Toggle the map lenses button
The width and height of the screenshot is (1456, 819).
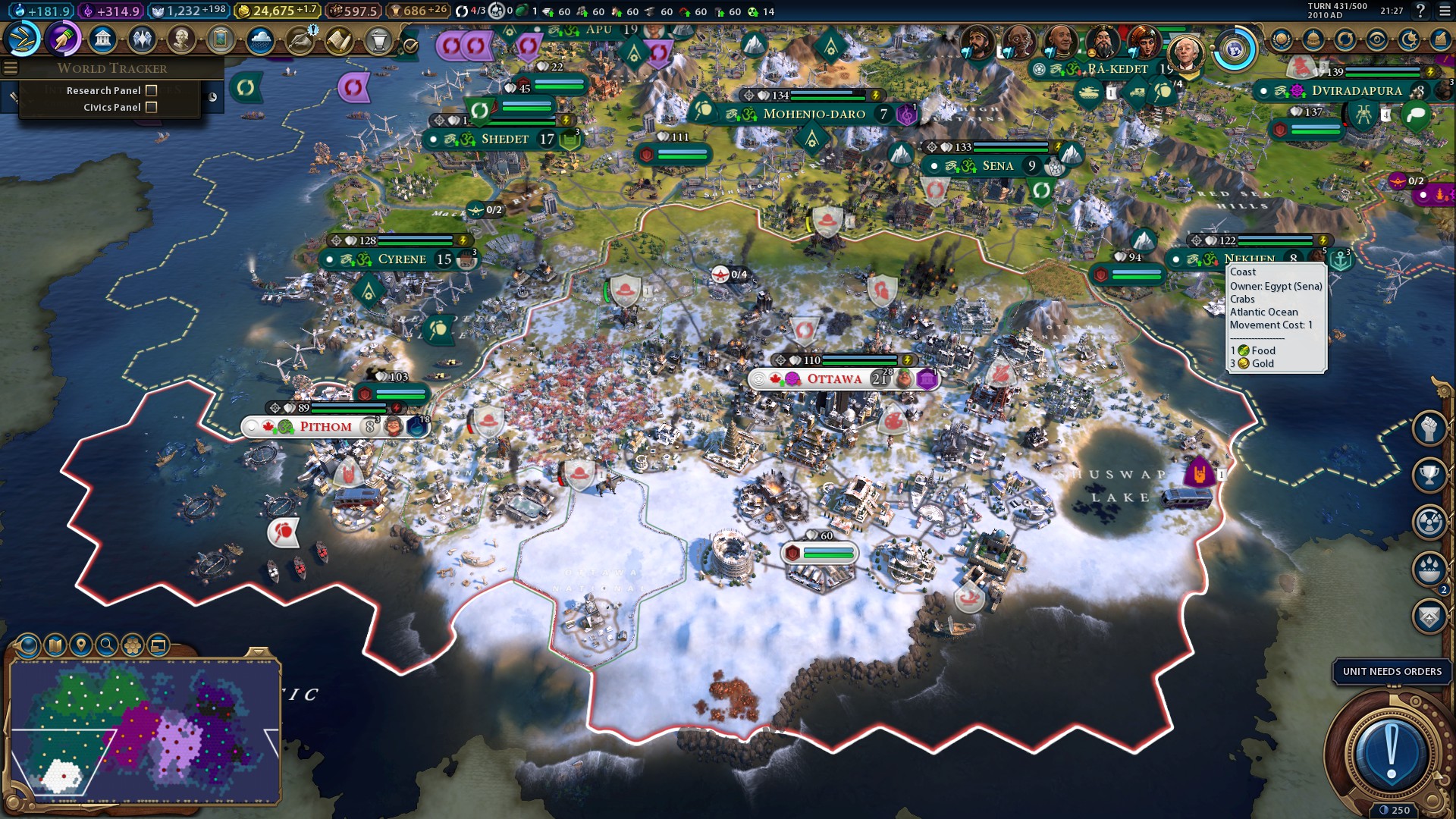(55, 645)
